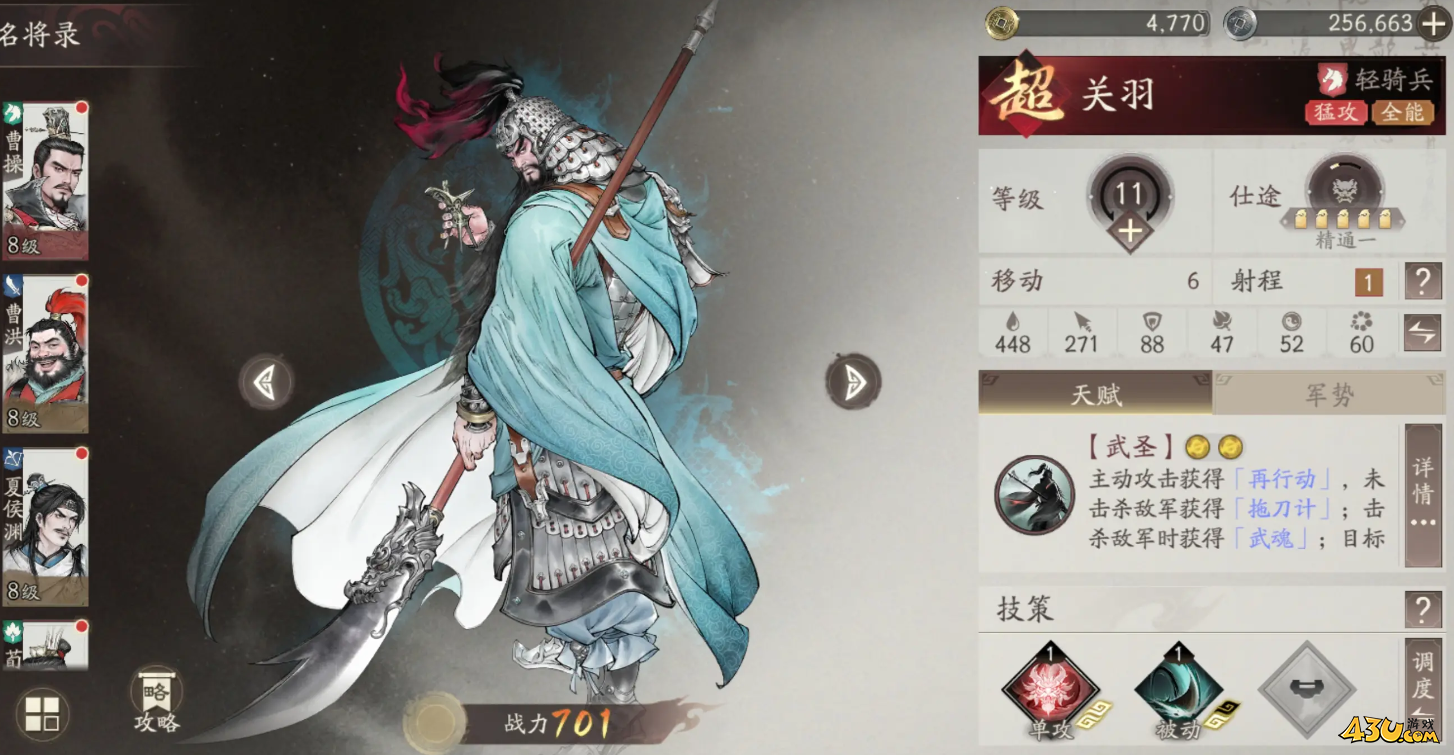Click the right arrow to next general

853,383
